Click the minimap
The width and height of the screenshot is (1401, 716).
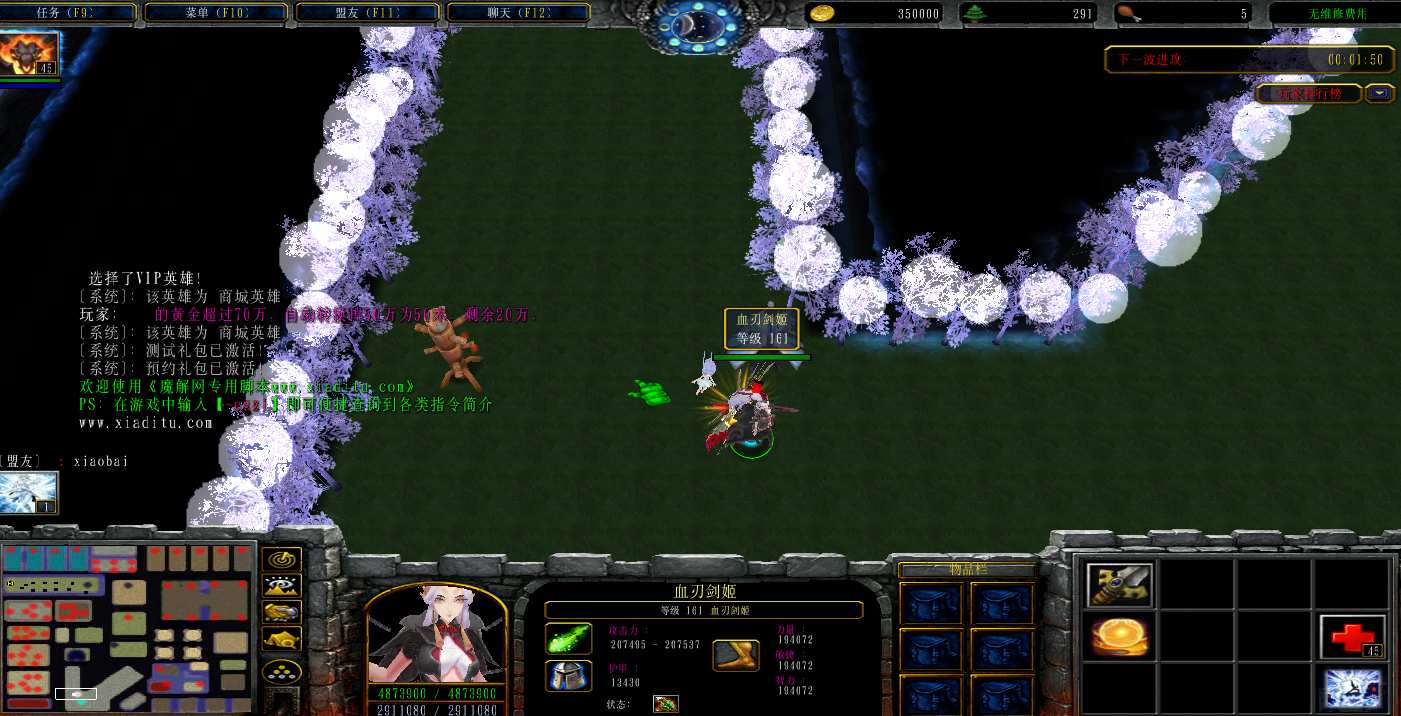point(127,622)
